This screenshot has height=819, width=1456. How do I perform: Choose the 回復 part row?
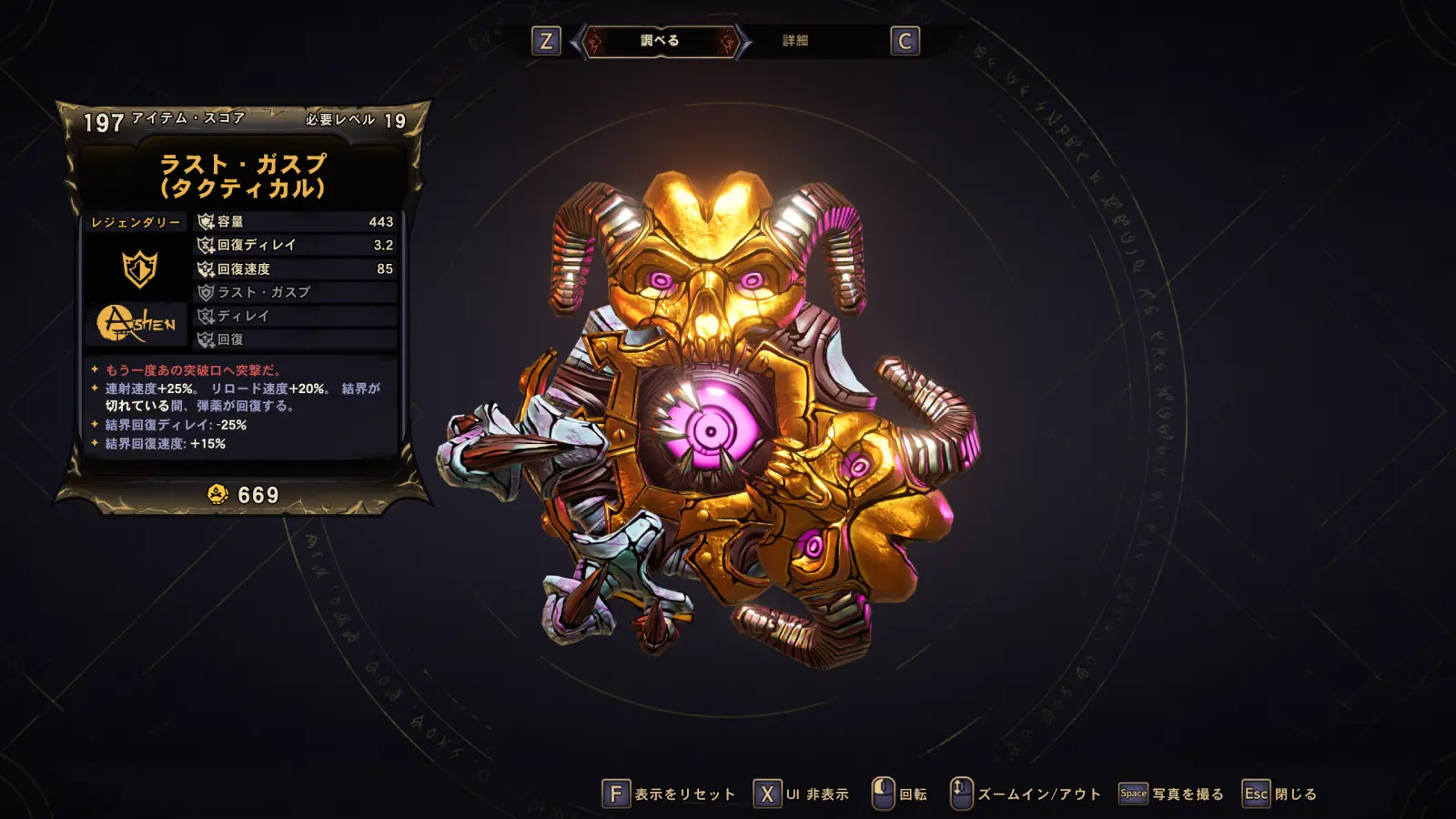[x=296, y=340]
